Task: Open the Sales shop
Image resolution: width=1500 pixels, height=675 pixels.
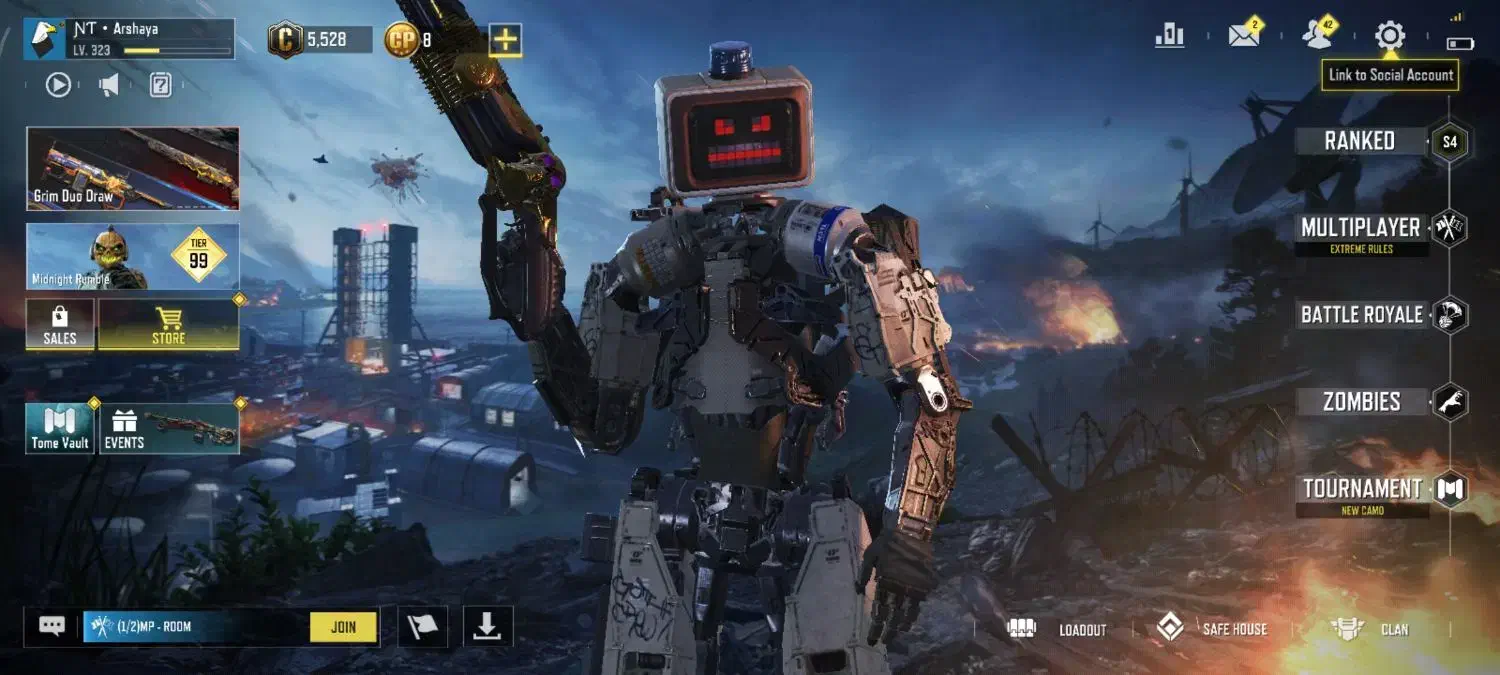Action: (x=60, y=326)
